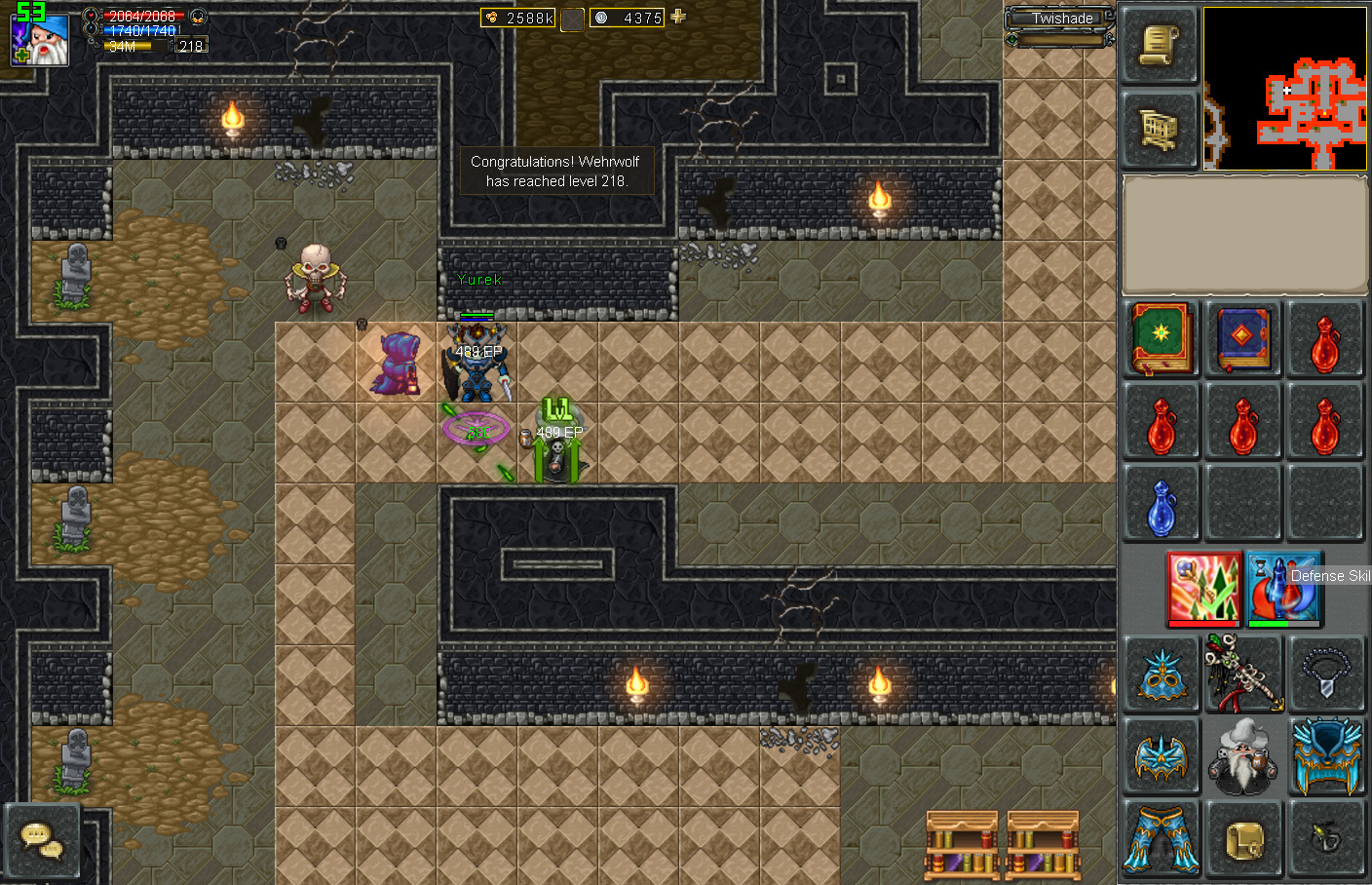The image size is (1372, 885).
Task: Open the chat bubbles window
Action: point(42,841)
